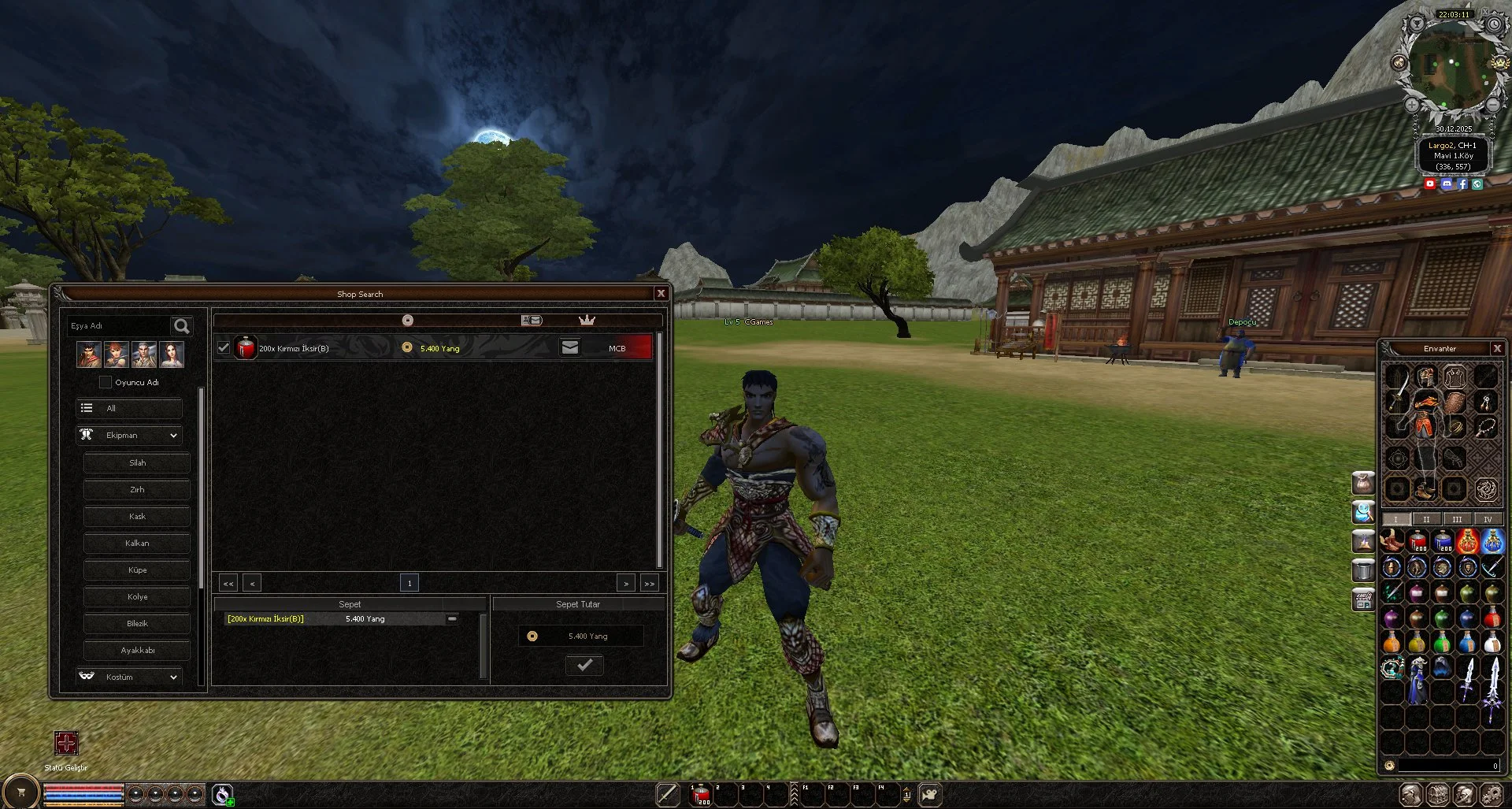The height and width of the screenshot is (809, 1512).
Task: Select the camera icon on the bottom hotbar
Action: tap(932, 795)
